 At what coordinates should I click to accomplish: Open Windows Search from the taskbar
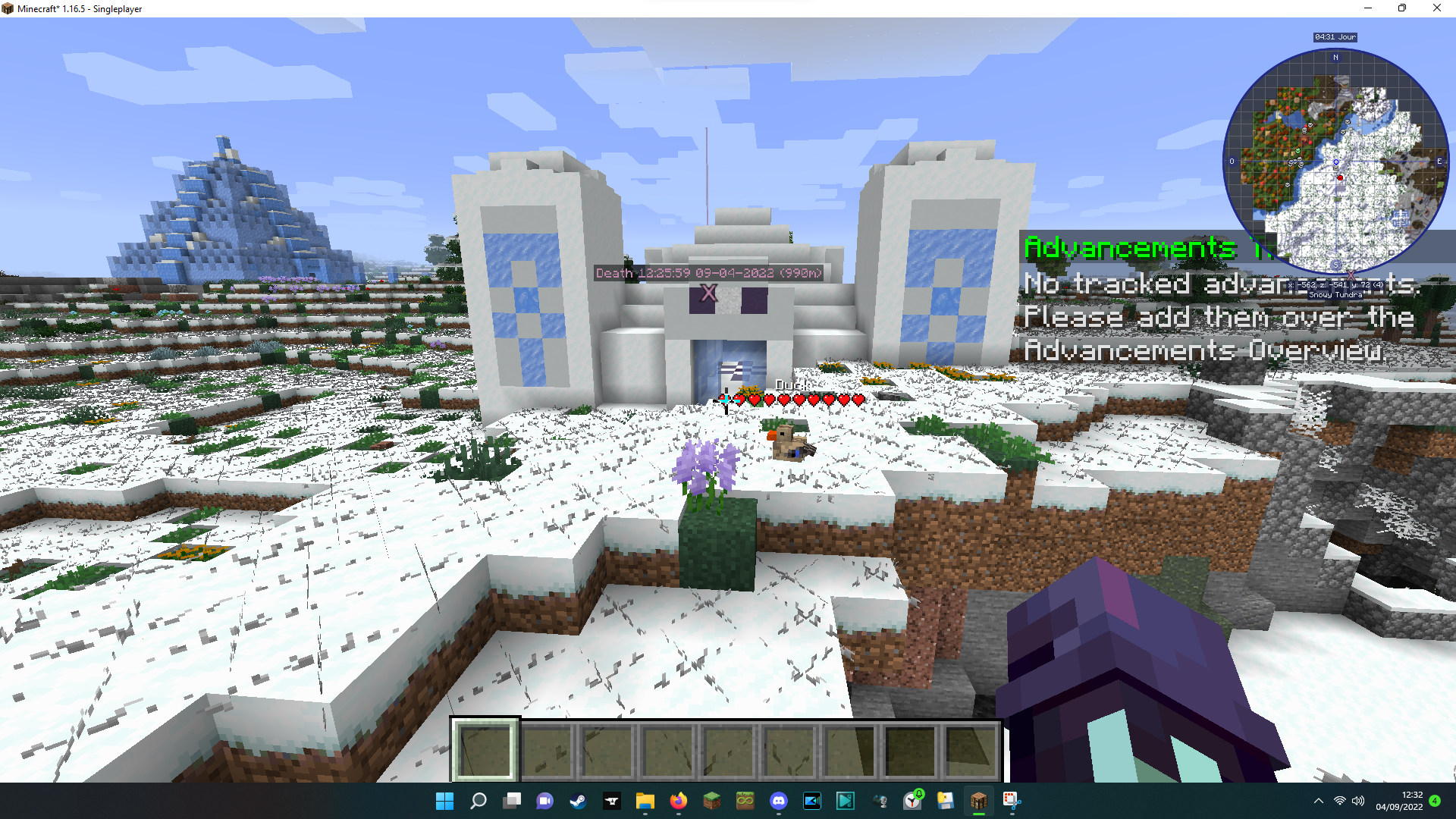[478, 802]
